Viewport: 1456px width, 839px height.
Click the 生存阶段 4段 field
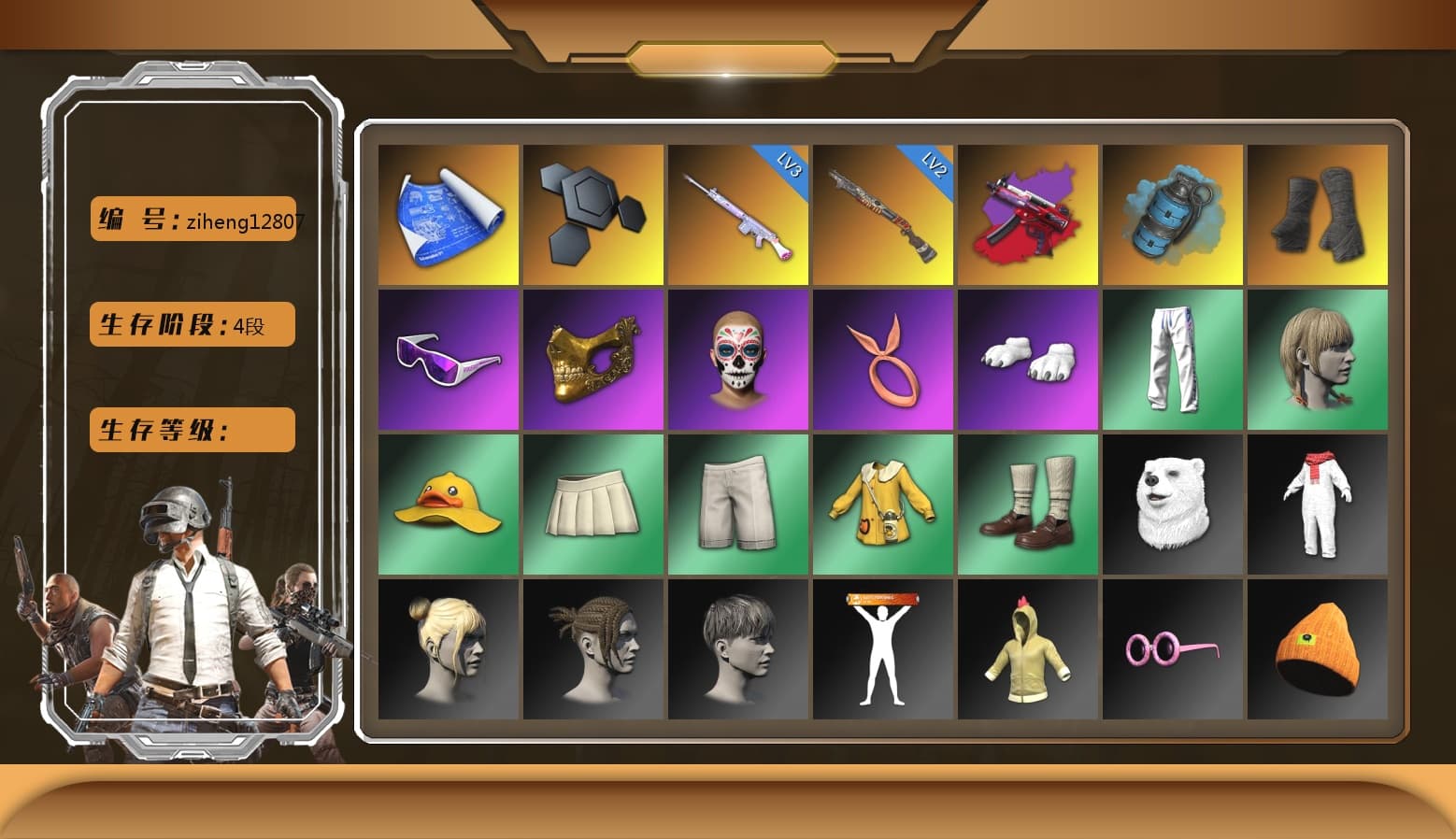click(x=191, y=324)
